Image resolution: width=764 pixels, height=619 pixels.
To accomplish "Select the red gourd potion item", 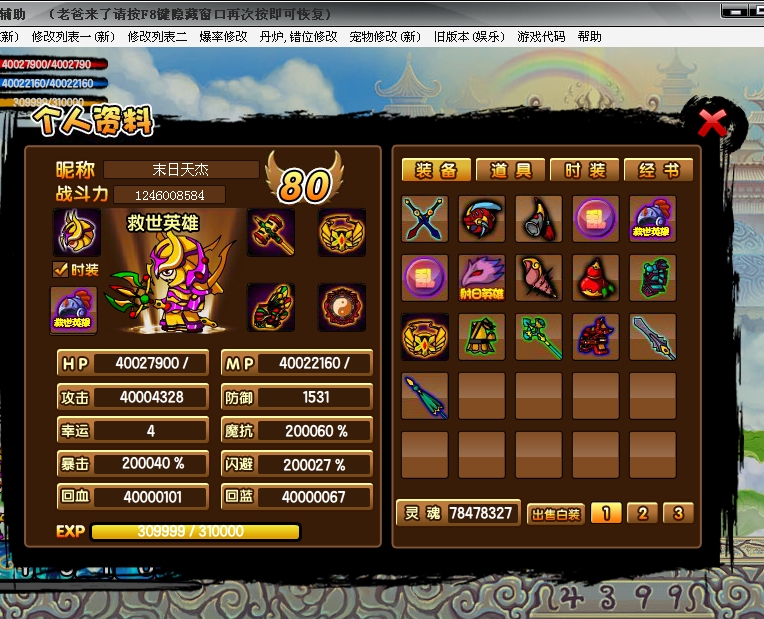I will [x=596, y=278].
